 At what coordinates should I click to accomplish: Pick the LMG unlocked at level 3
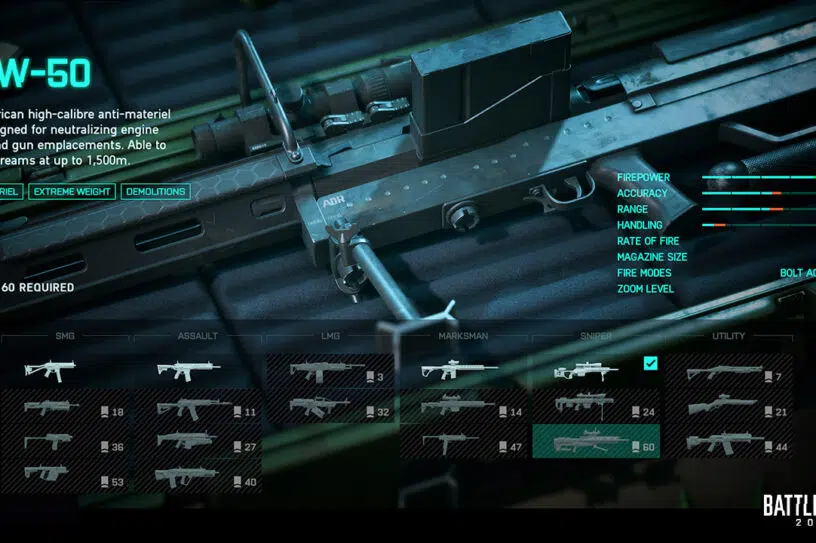[x=331, y=372]
